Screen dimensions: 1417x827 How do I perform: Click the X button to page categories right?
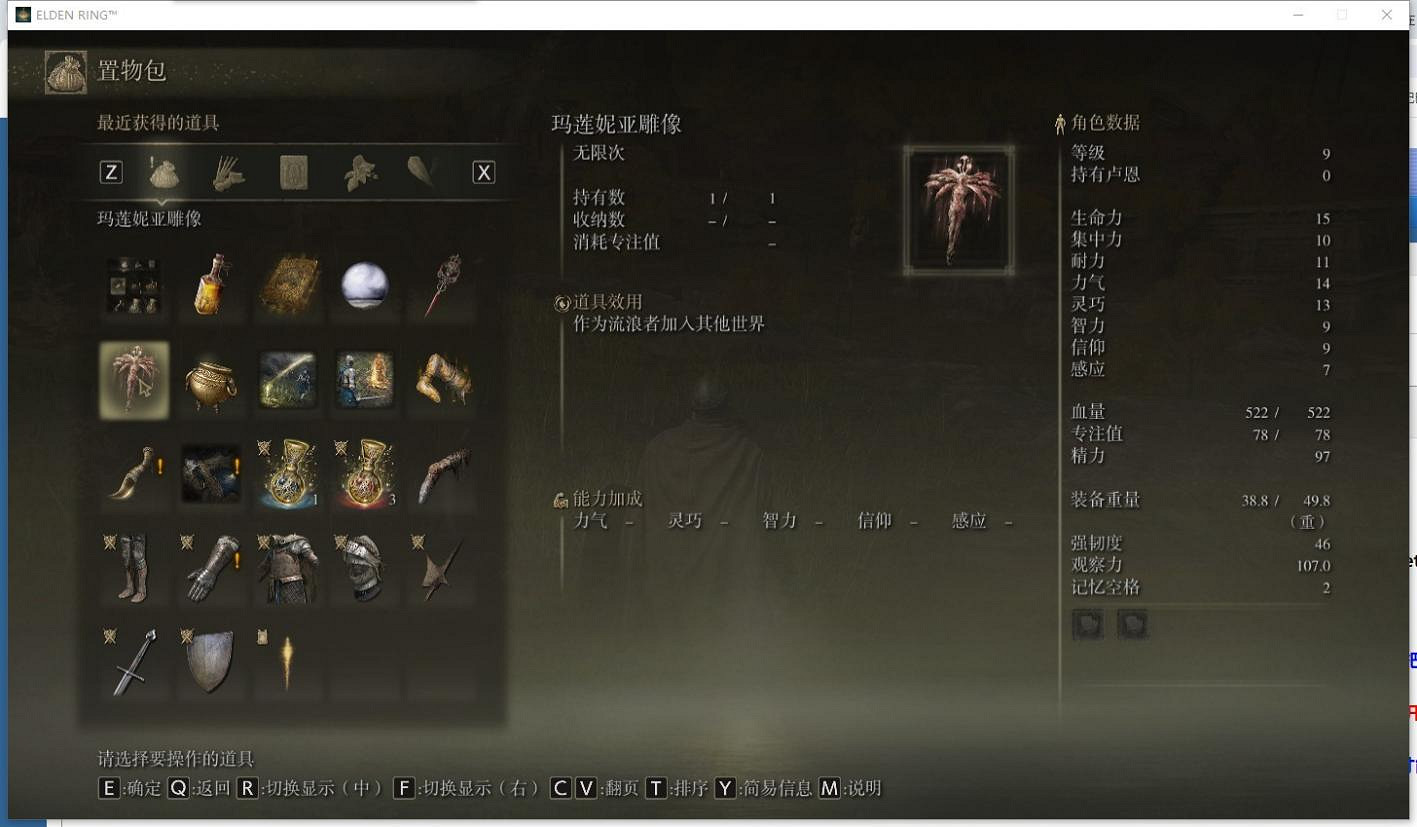(484, 171)
